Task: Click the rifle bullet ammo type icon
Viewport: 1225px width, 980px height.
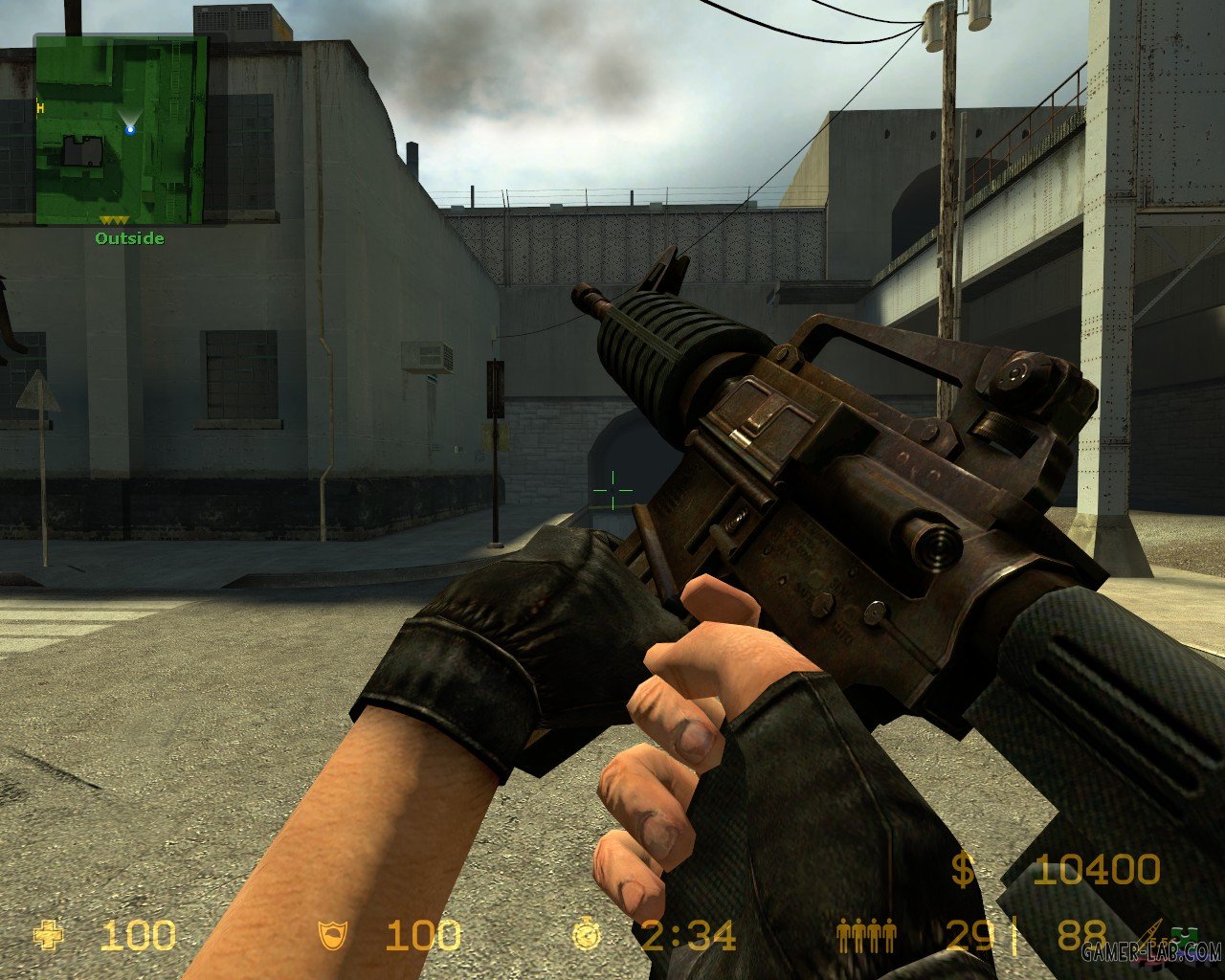Action: tap(1149, 933)
